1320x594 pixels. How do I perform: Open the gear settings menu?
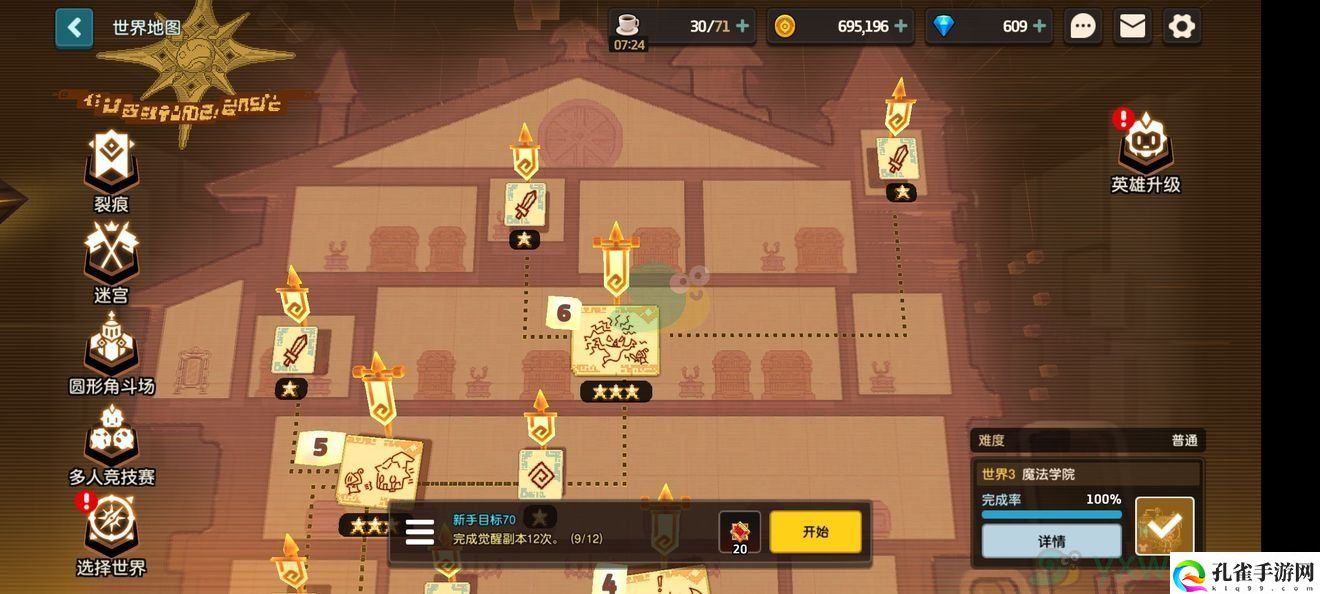pos(1181,27)
